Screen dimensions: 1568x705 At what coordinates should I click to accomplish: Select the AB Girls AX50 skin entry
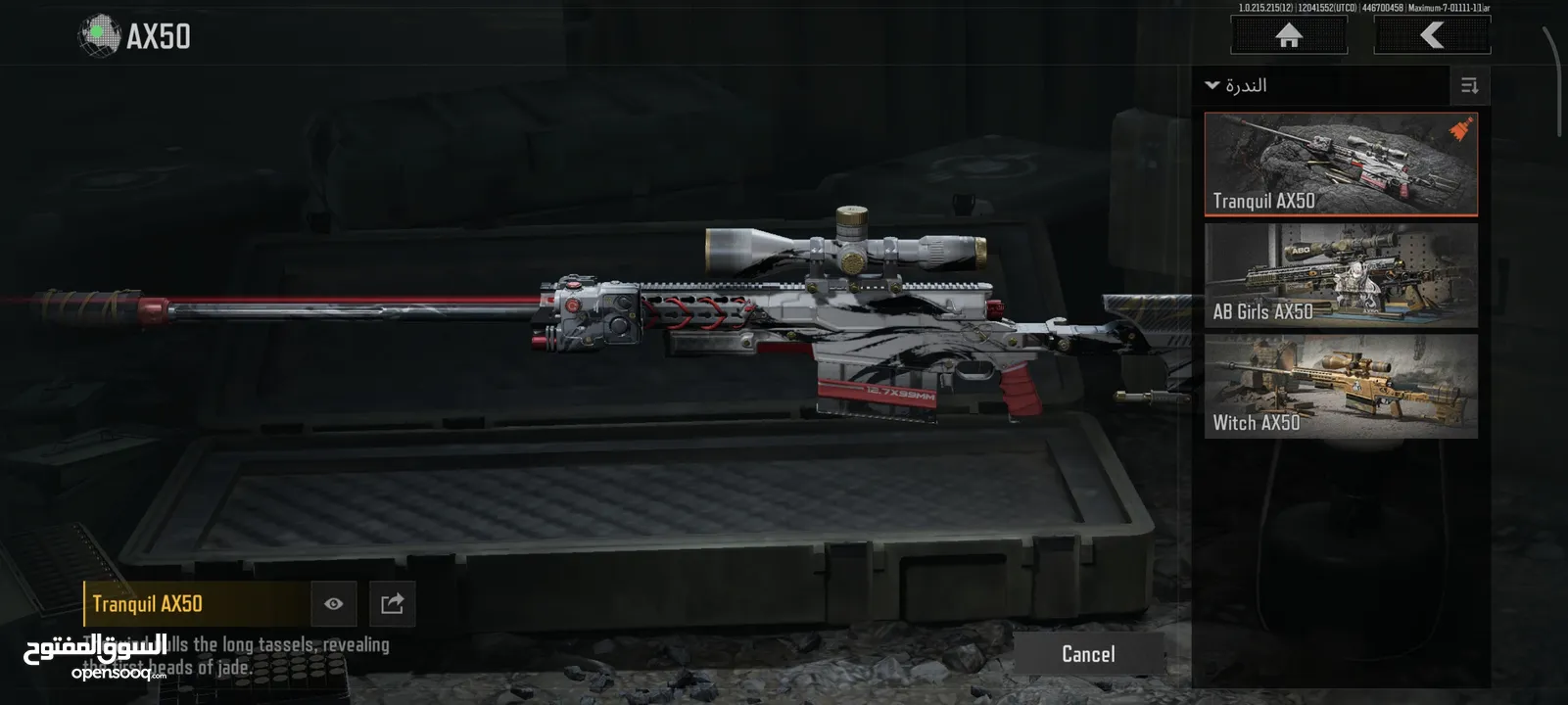1340,276
